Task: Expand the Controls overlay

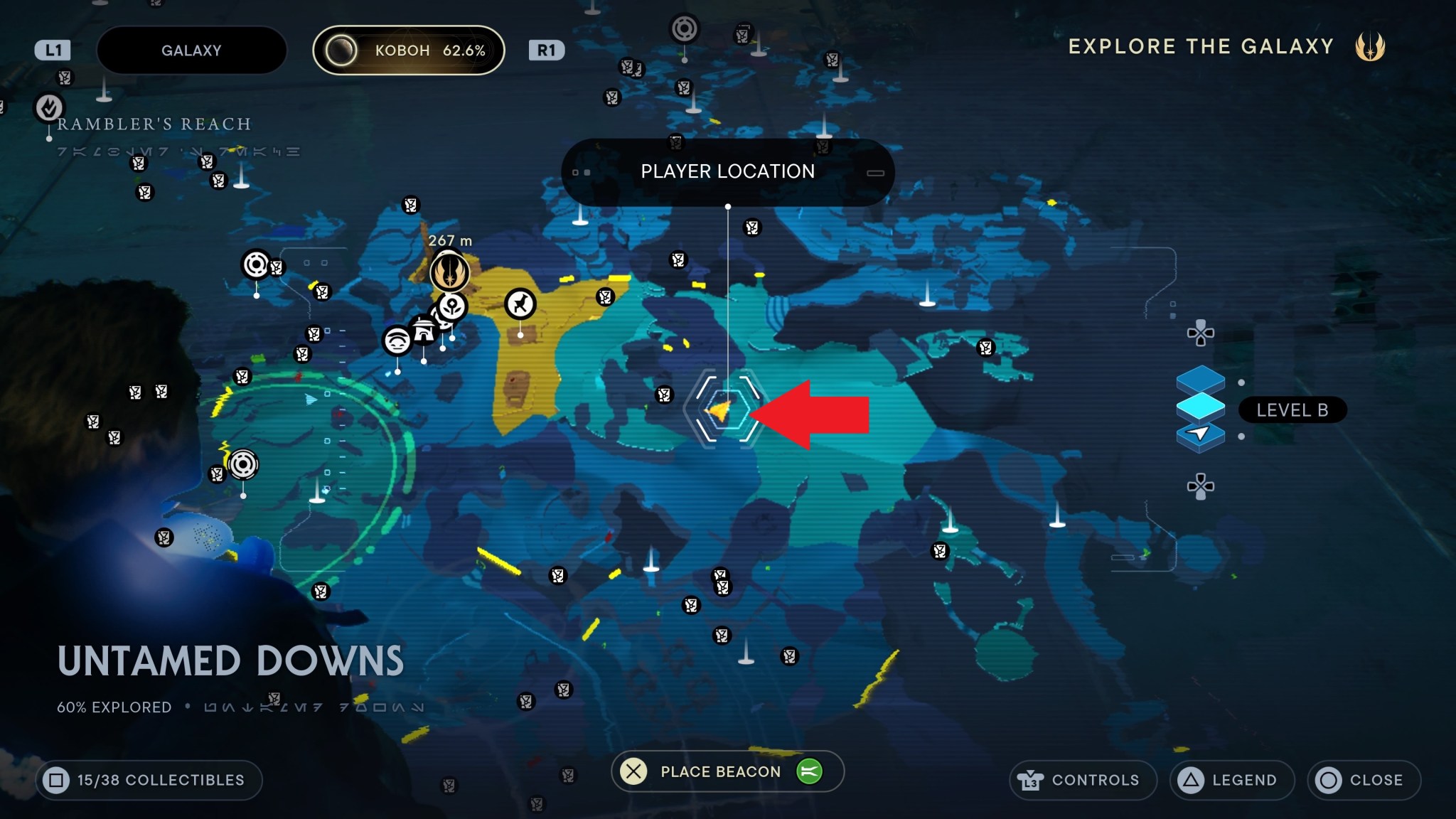Action: point(1083,780)
